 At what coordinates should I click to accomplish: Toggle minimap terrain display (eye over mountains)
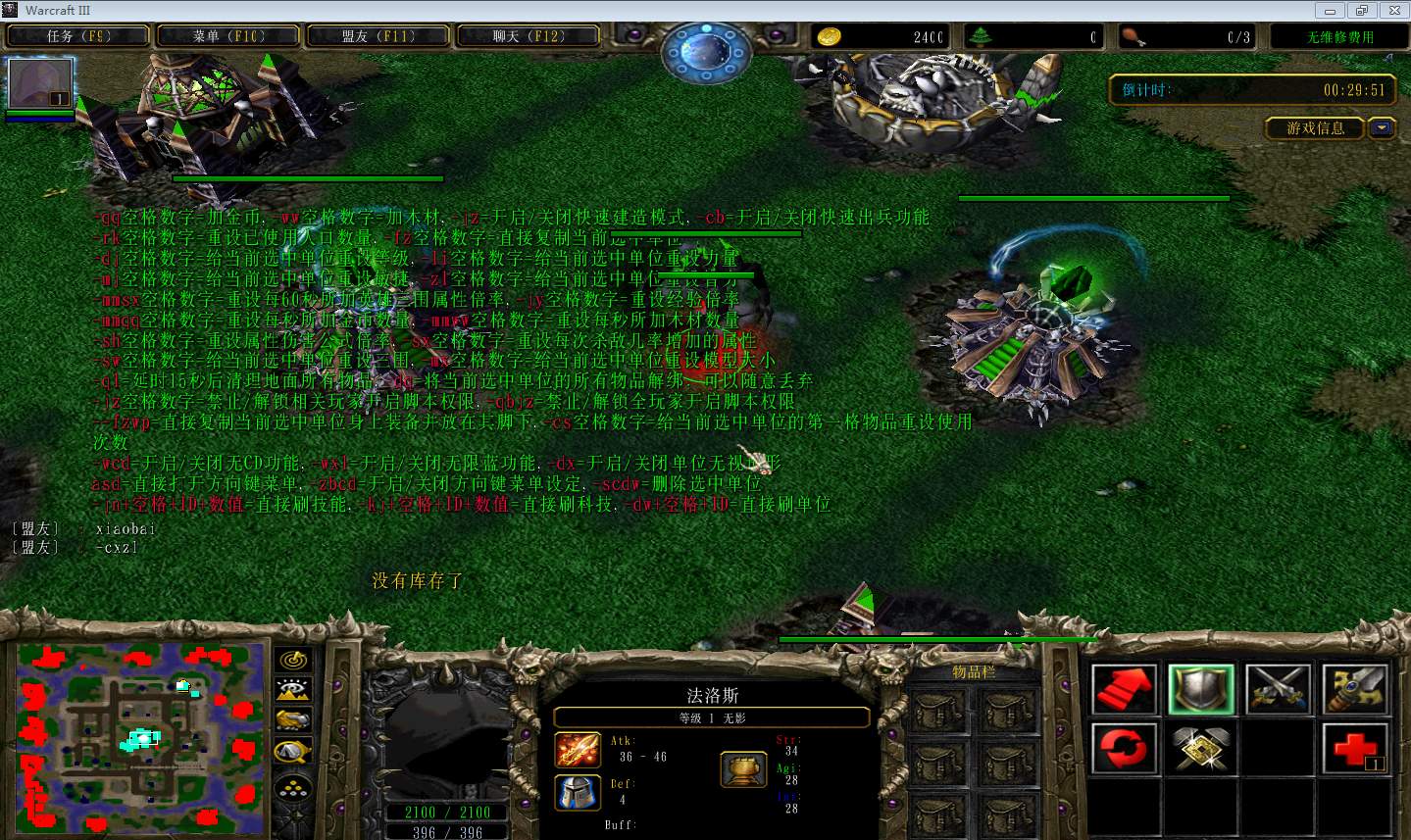coord(293,691)
